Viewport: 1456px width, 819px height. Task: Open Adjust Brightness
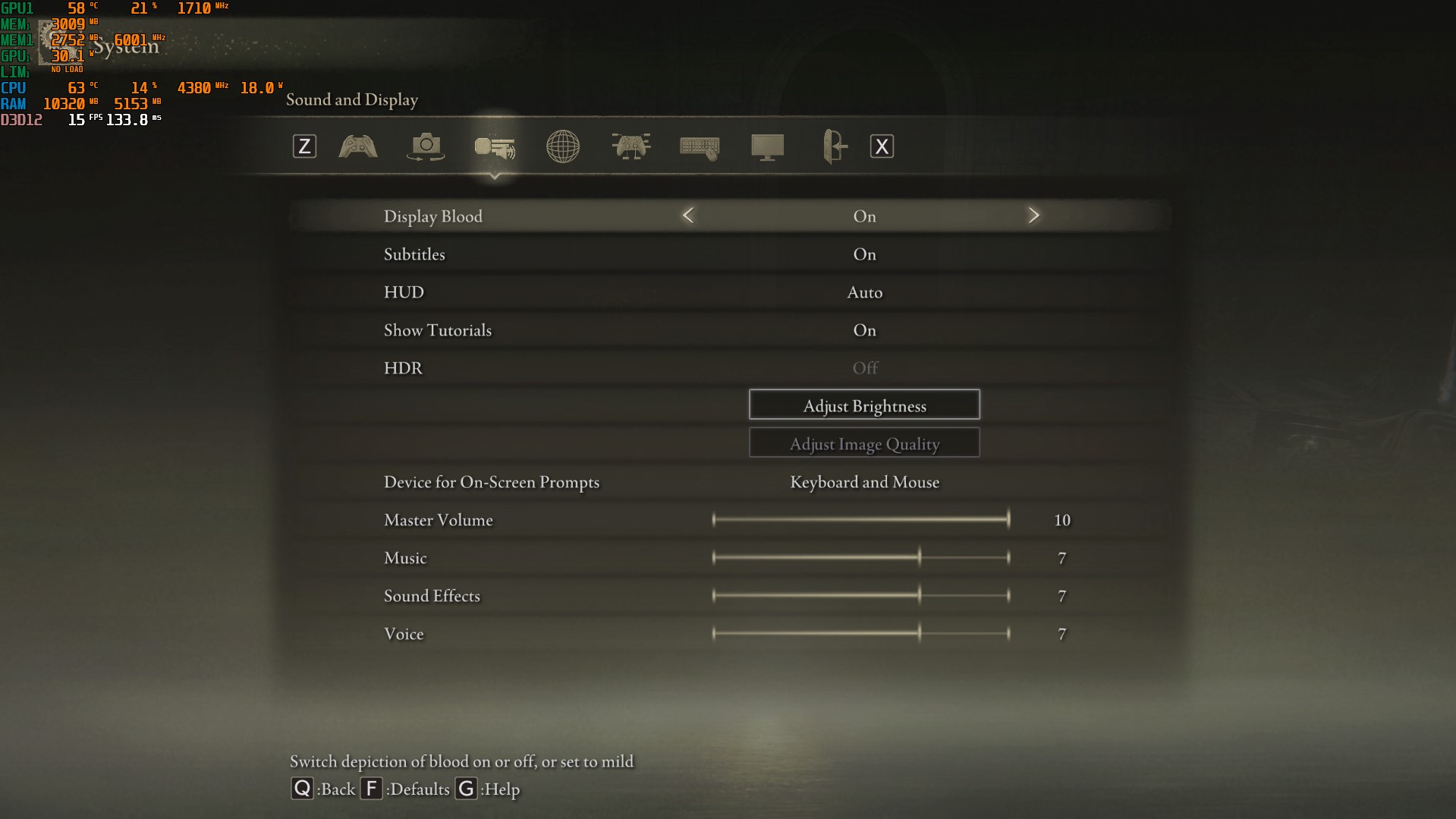pyautogui.click(x=864, y=405)
